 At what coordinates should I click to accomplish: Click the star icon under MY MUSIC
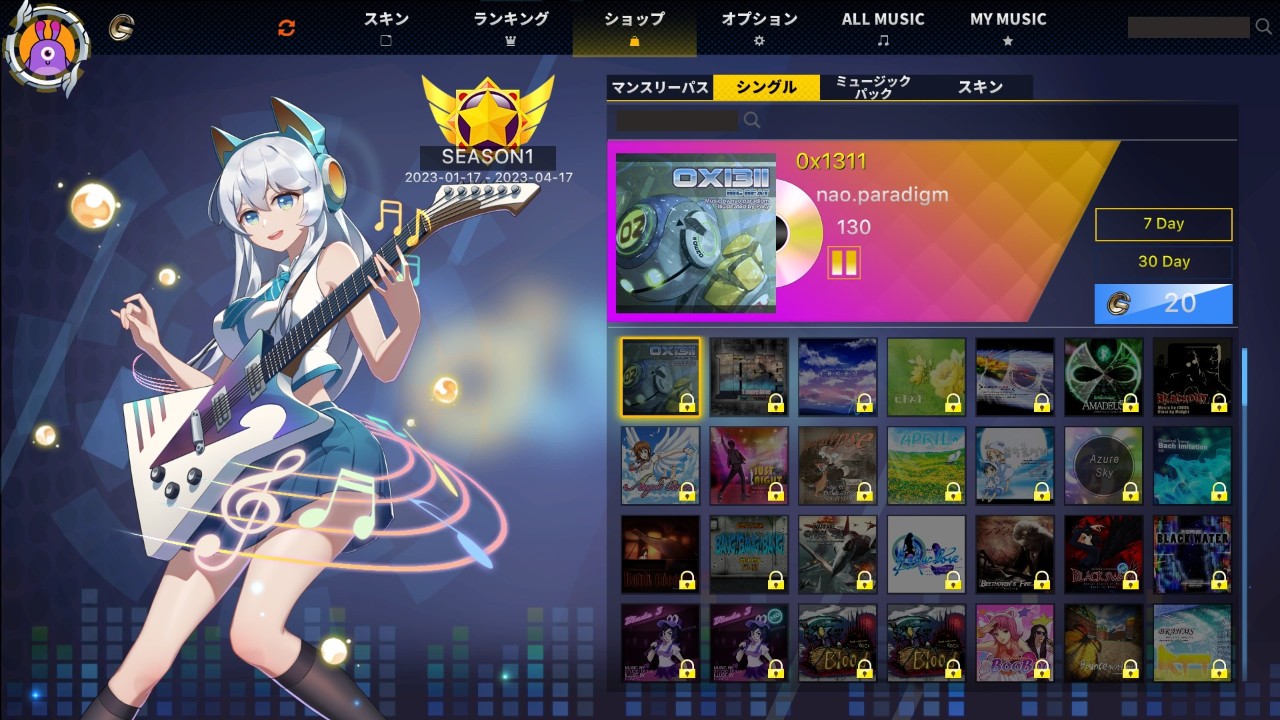tap(1006, 40)
